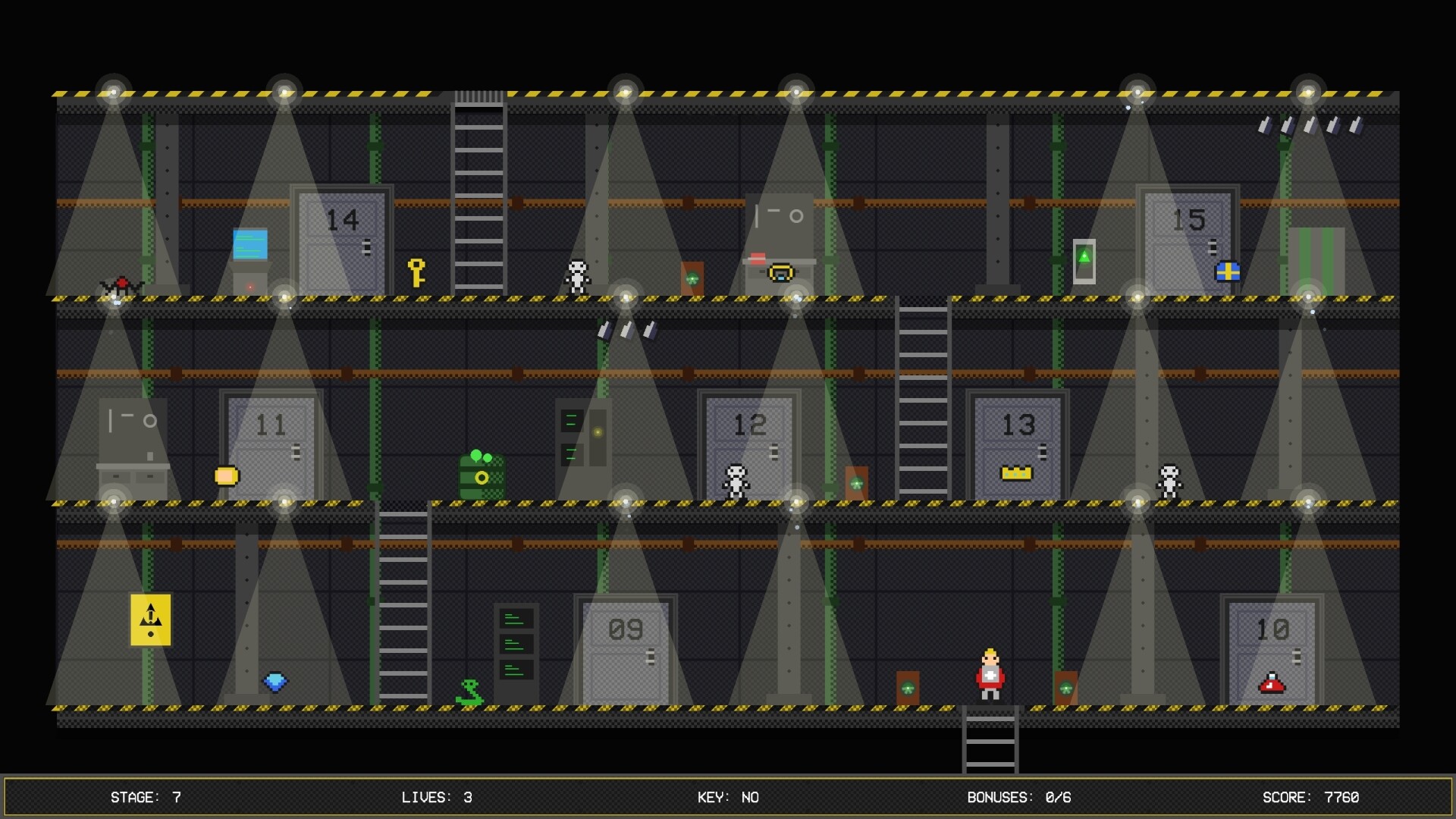Image resolution: width=1456 pixels, height=819 pixels.
Task: Click the crown emblem on door 13
Action: [1017, 472]
